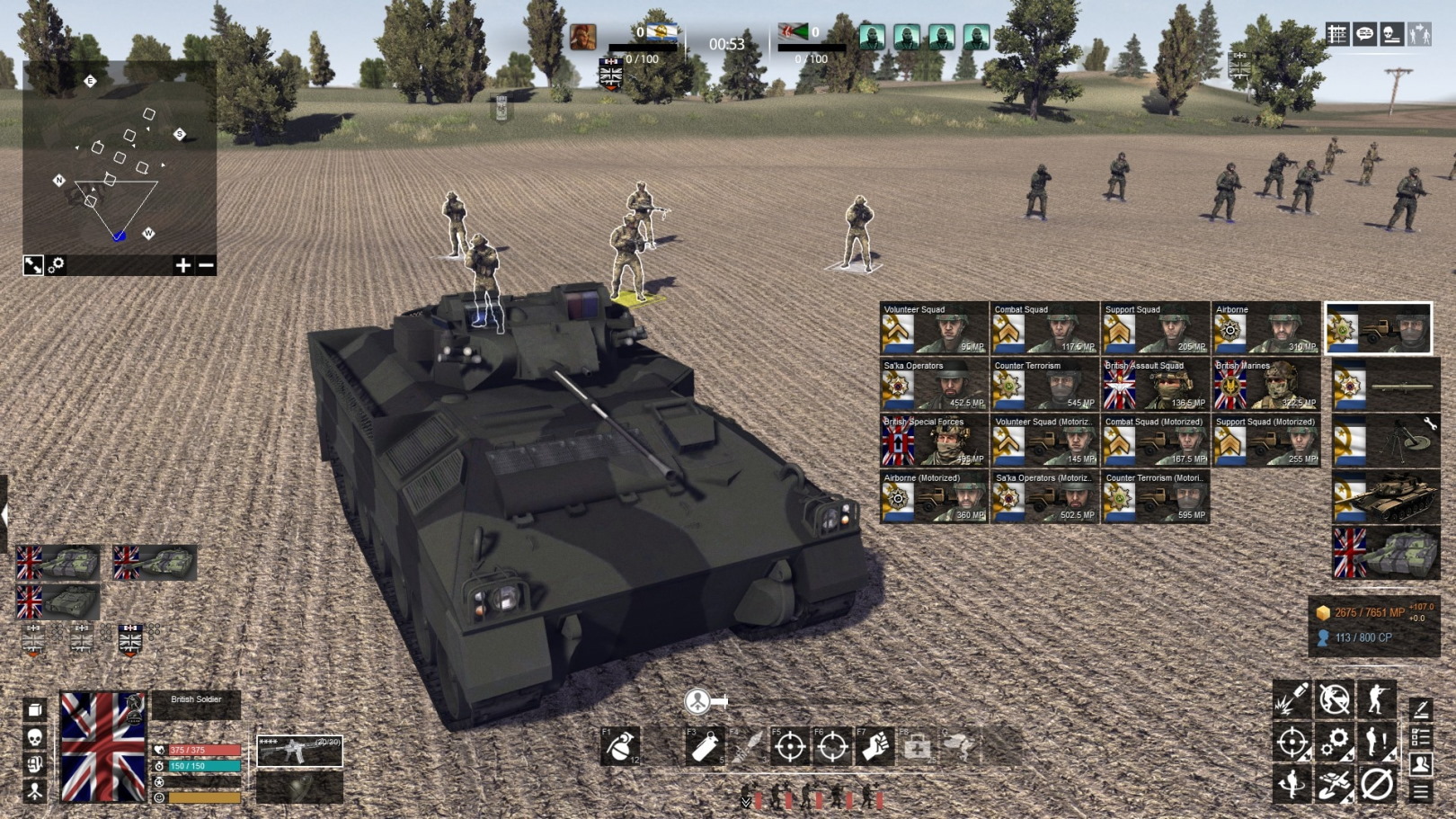1456x819 pixels.
Task: Choose British Special Forces unit
Action: pos(934,441)
